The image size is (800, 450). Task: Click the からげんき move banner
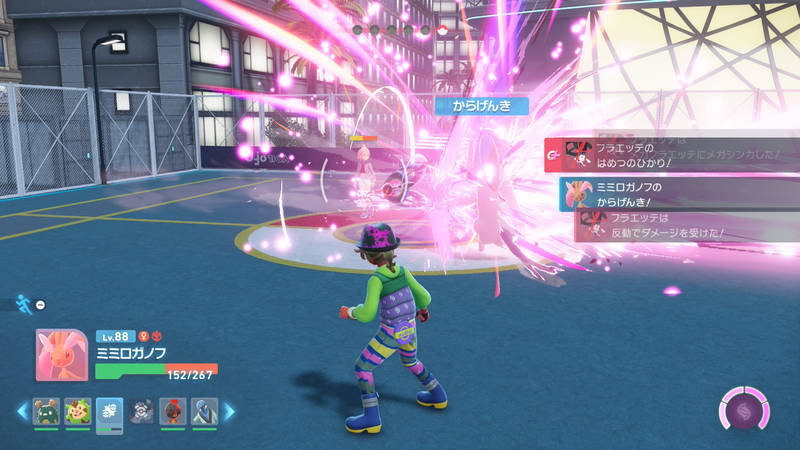(x=482, y=105)
